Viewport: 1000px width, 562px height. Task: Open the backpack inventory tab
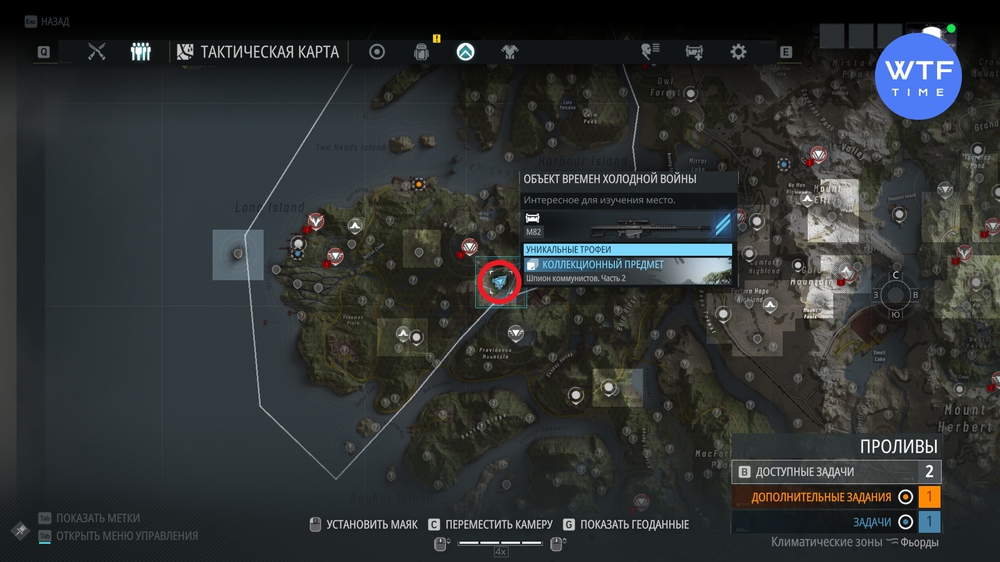tap(422, 52)
